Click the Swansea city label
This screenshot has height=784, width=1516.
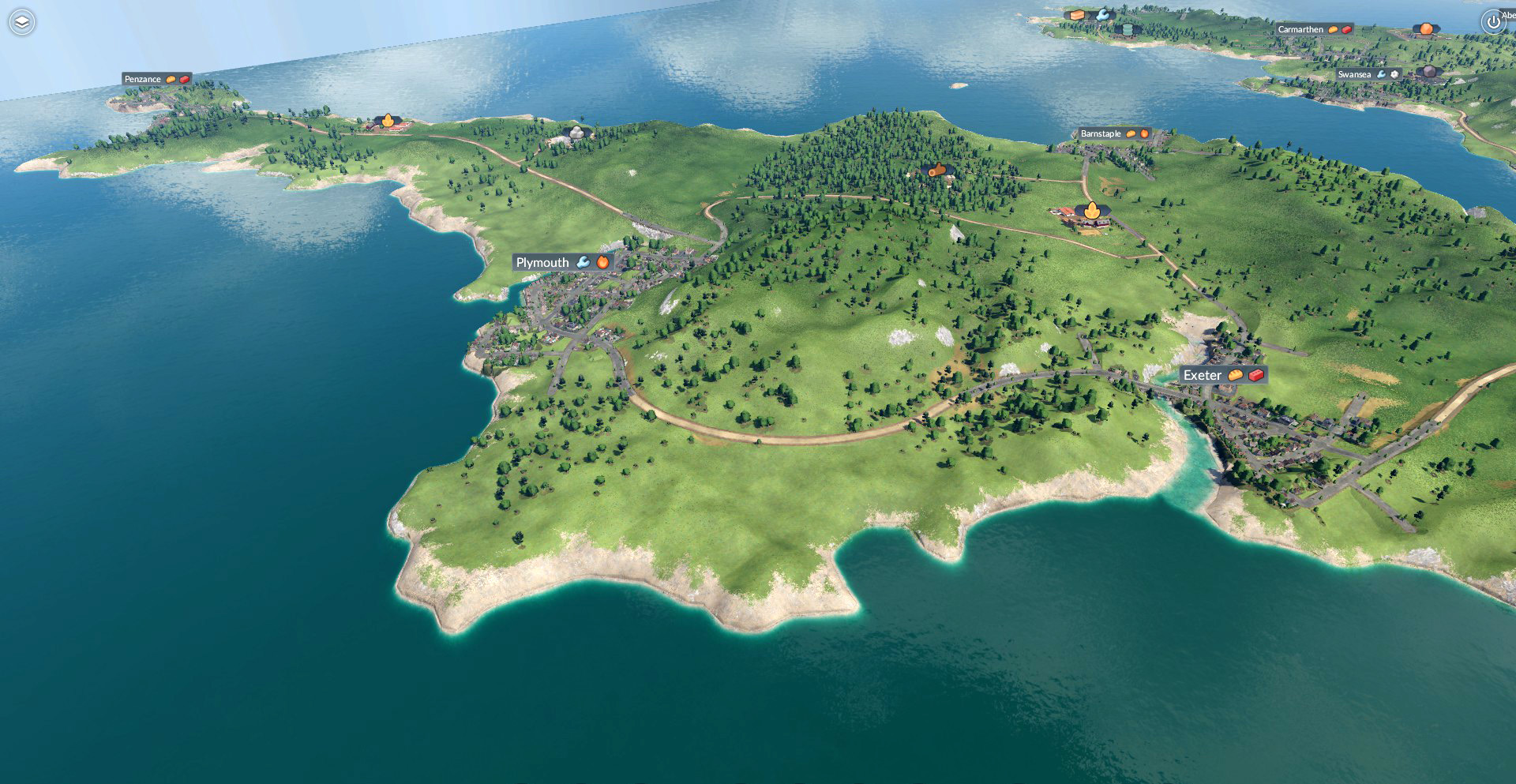(x=1354, y=74)
